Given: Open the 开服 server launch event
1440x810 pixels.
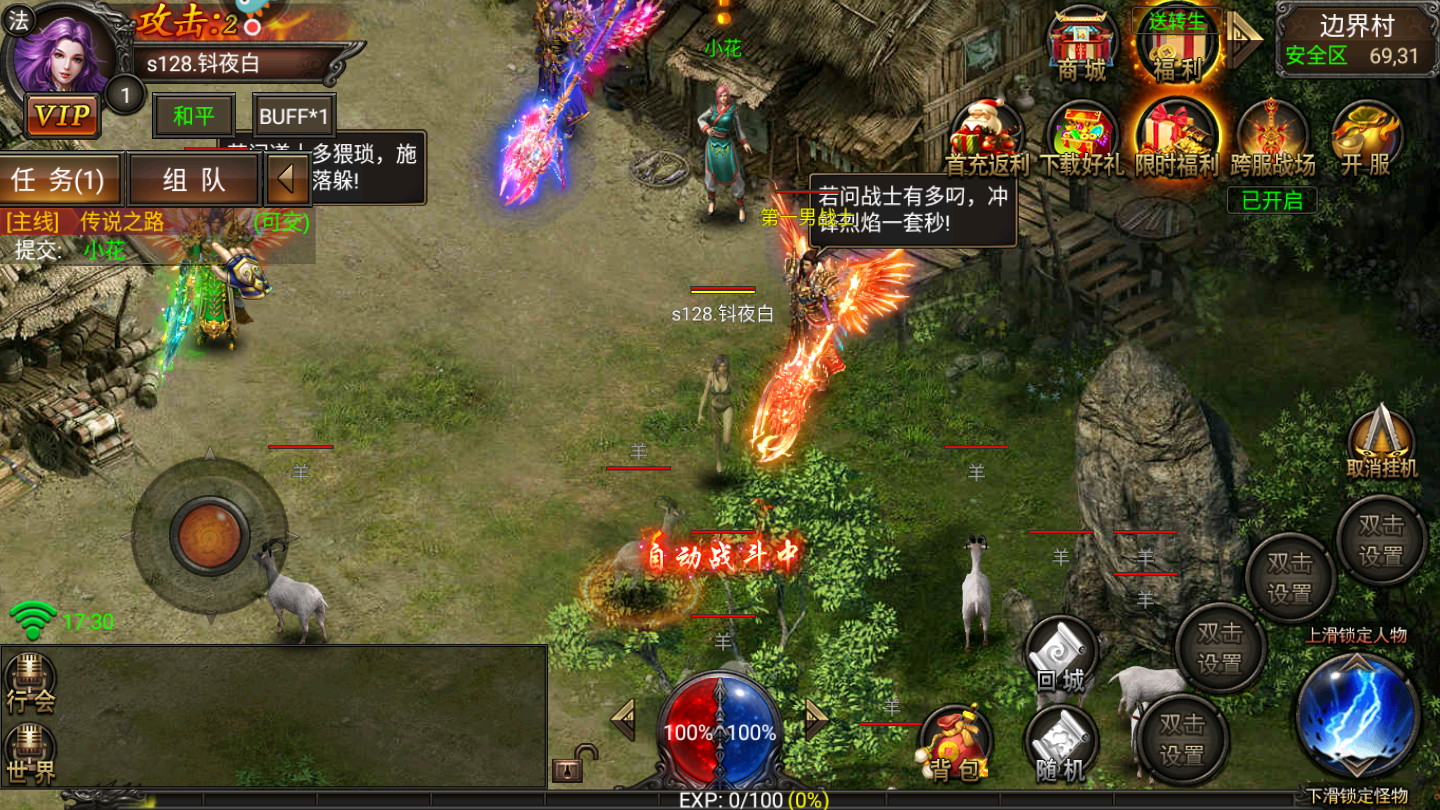Looking at the screenshot, I should tap(1366, 140).
